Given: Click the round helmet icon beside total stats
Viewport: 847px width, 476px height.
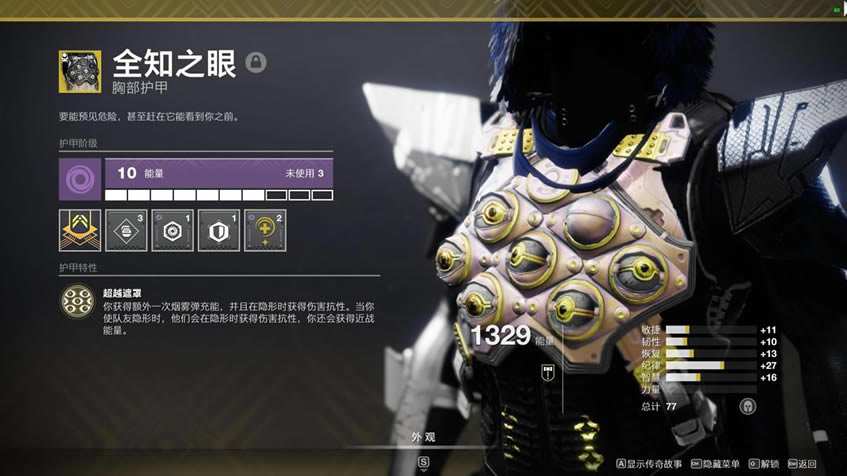Looking at the screenshot, I should pyautogui.click(x=747, y=406).
